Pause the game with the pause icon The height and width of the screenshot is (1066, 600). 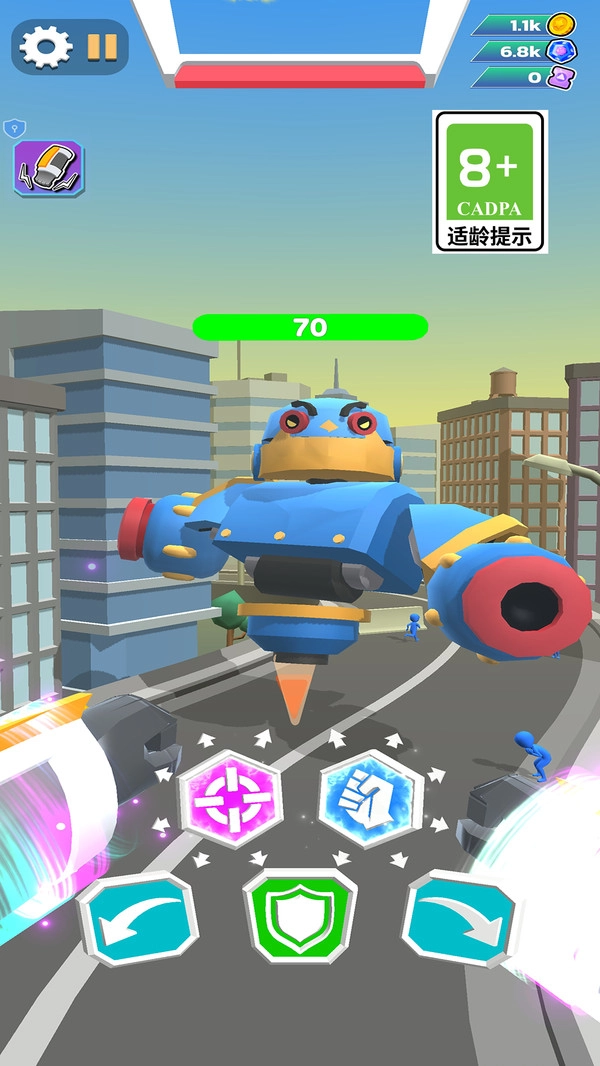tap(102, 46)
